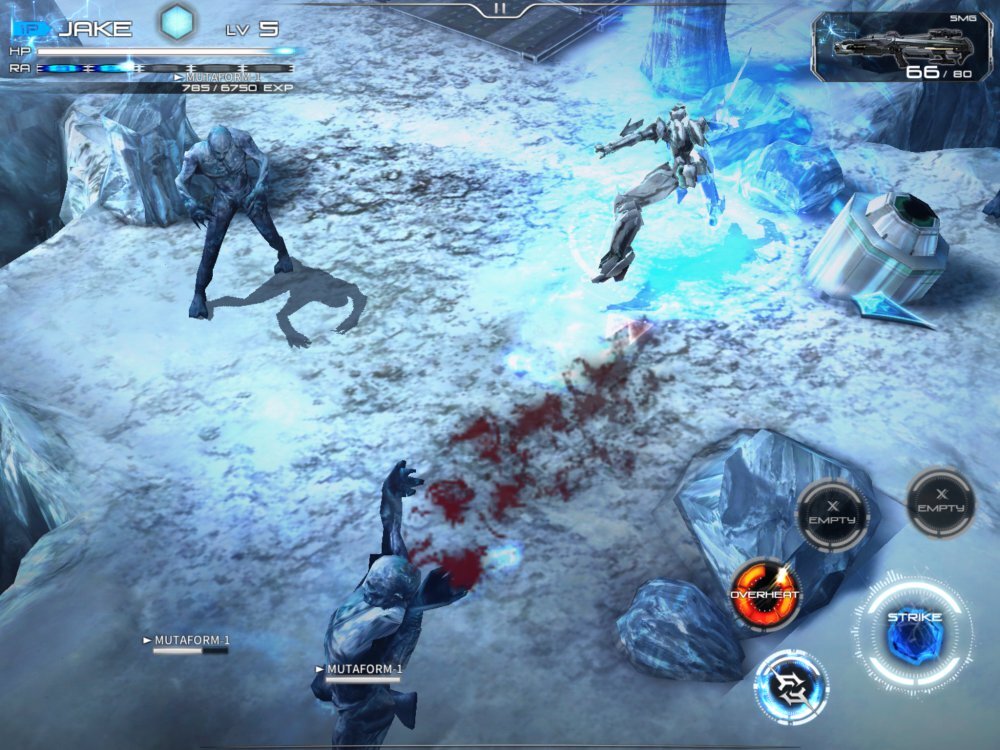This screenshot has height=750, width=1000.
Task: Select the hexagon icon beside Jake's name
Action: tap(178, 23)
